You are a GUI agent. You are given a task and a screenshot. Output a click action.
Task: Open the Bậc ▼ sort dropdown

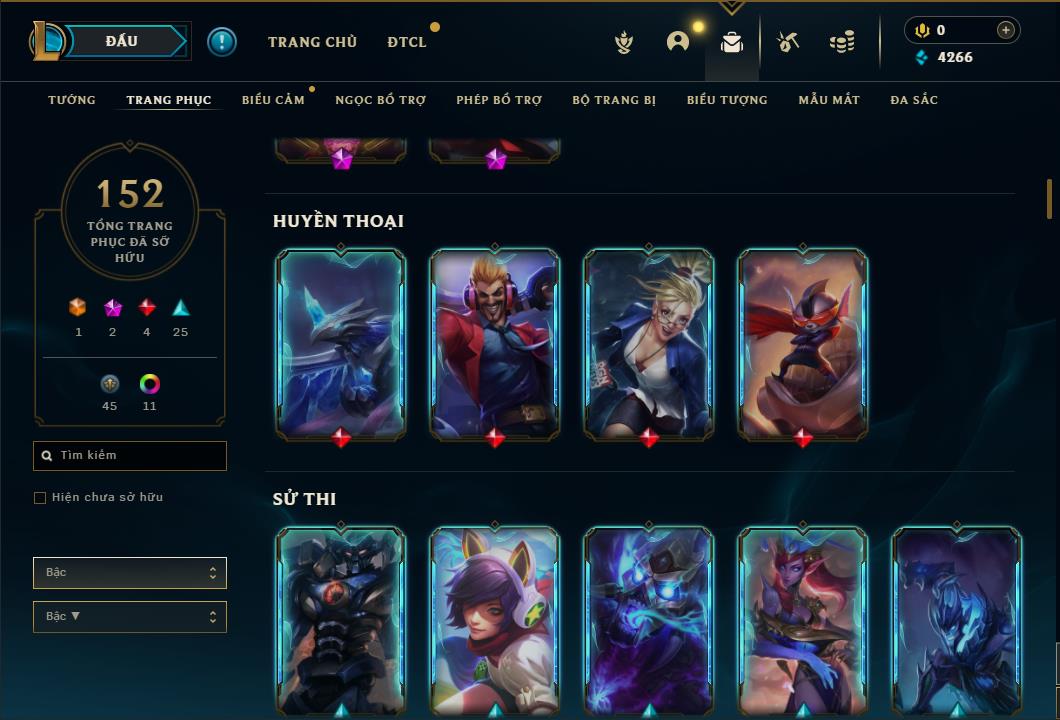click(130, 617)
